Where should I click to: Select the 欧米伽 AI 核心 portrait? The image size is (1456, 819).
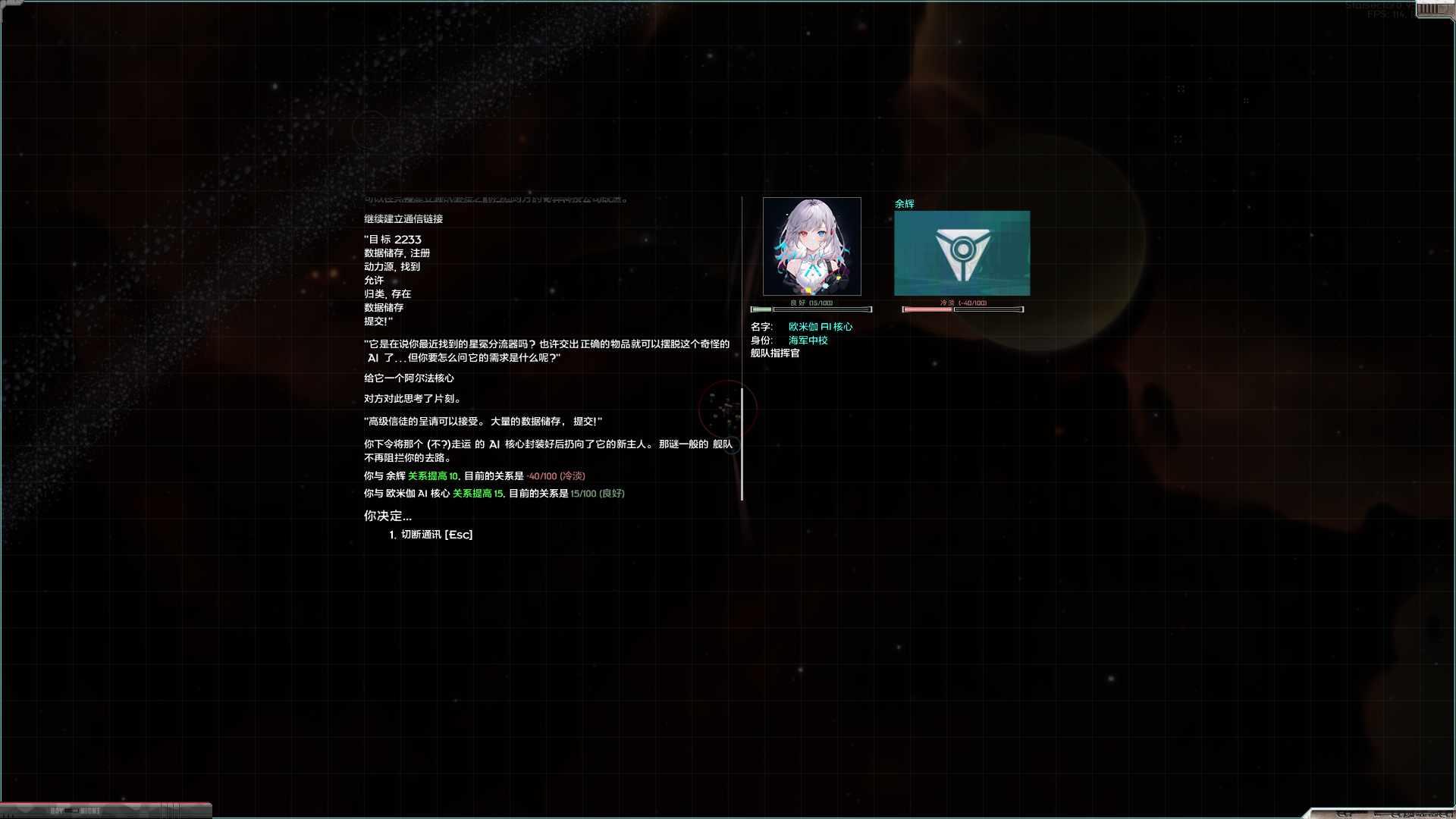811,246
